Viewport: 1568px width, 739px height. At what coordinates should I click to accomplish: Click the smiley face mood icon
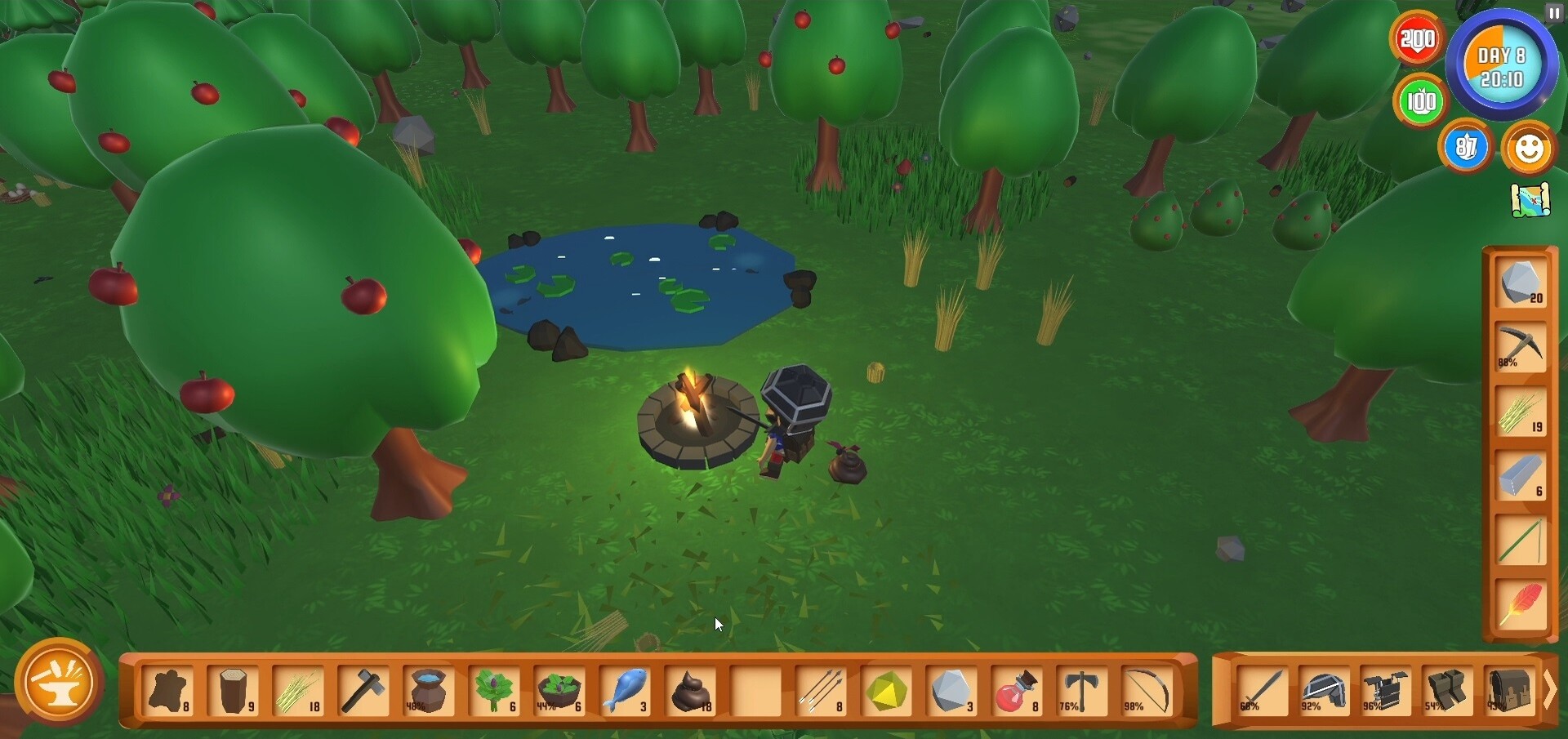1528,149
